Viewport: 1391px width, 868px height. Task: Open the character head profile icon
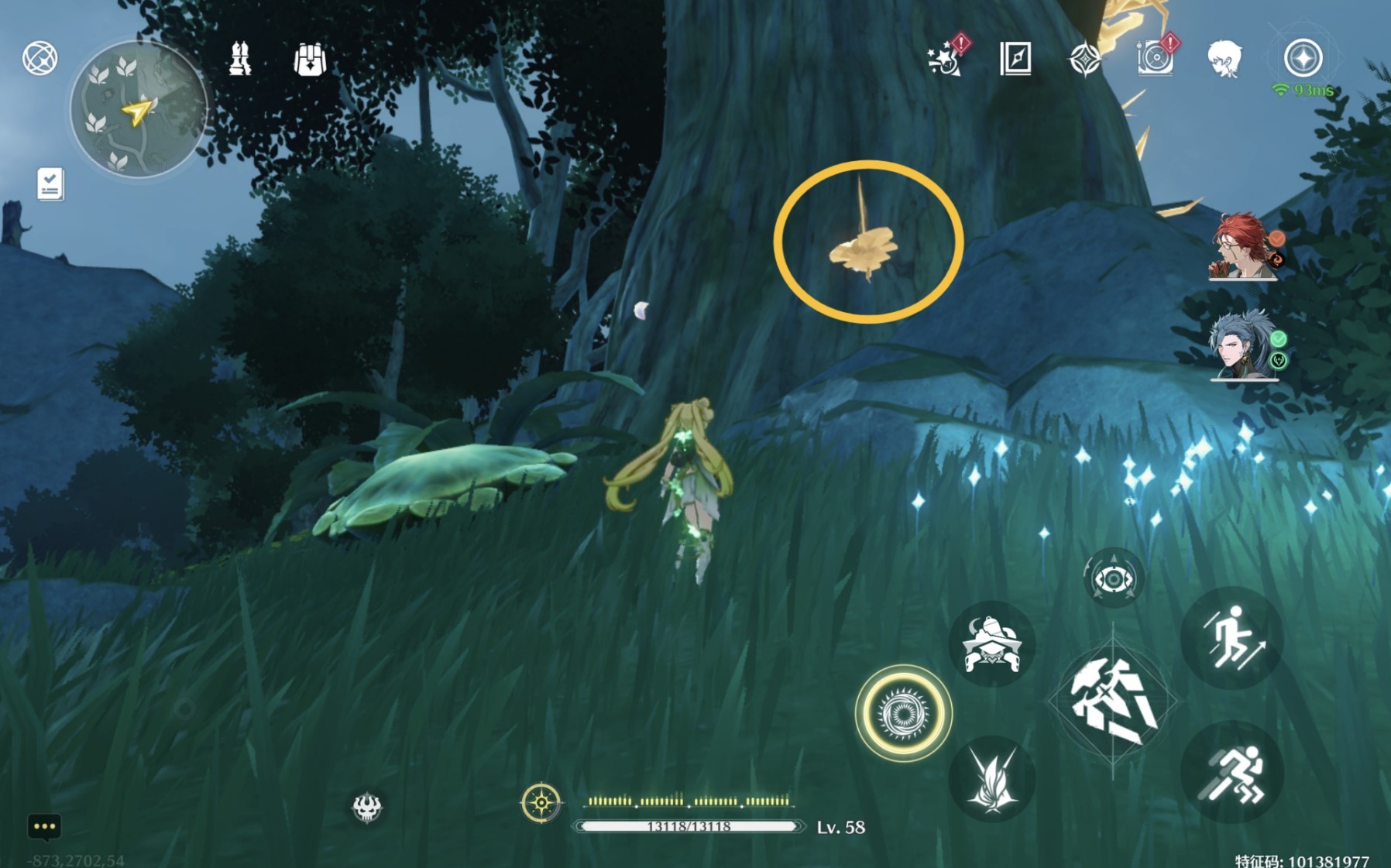(x=1224, y=59)
